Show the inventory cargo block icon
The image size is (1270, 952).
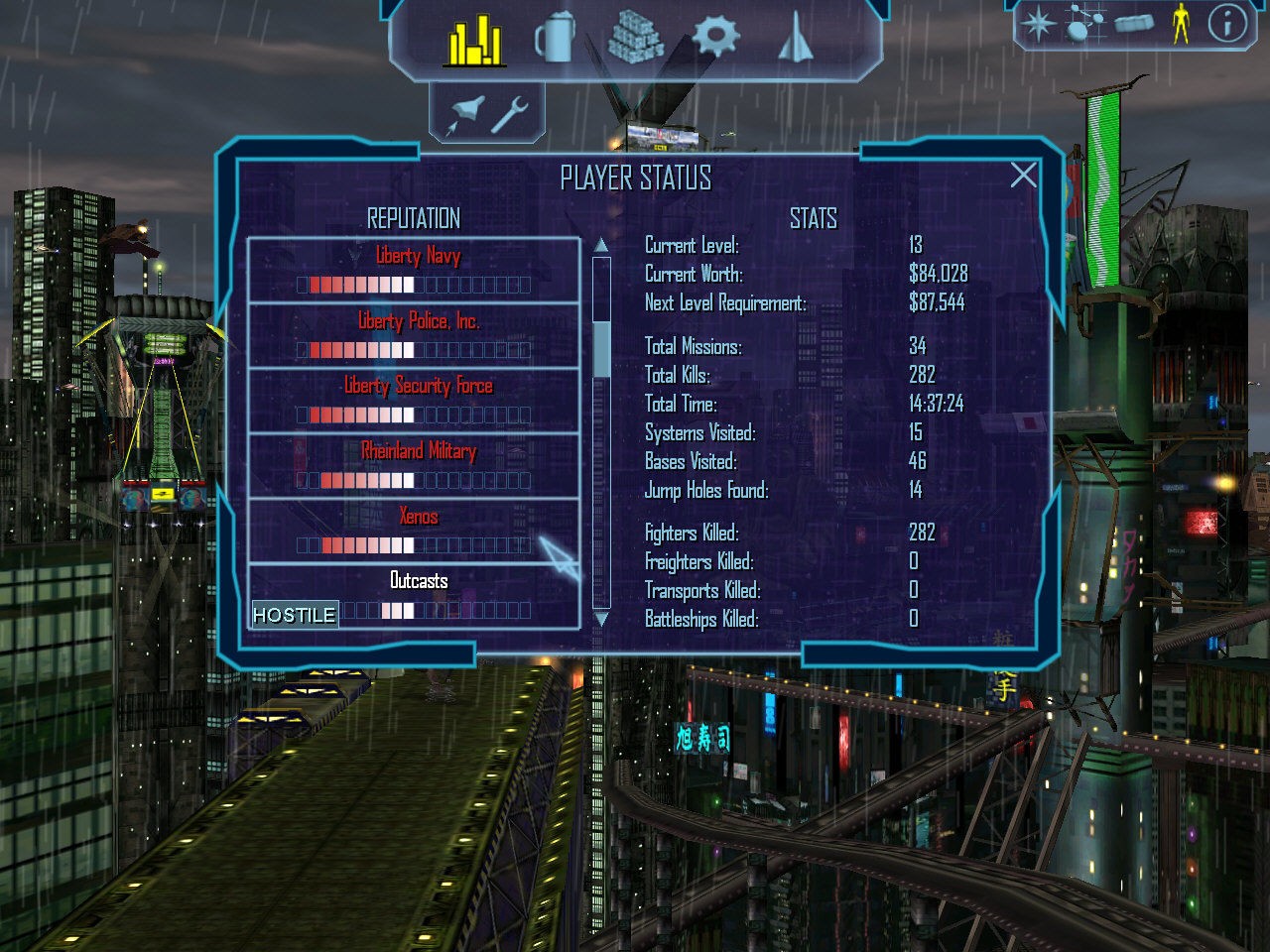[x=1134, y=22]
